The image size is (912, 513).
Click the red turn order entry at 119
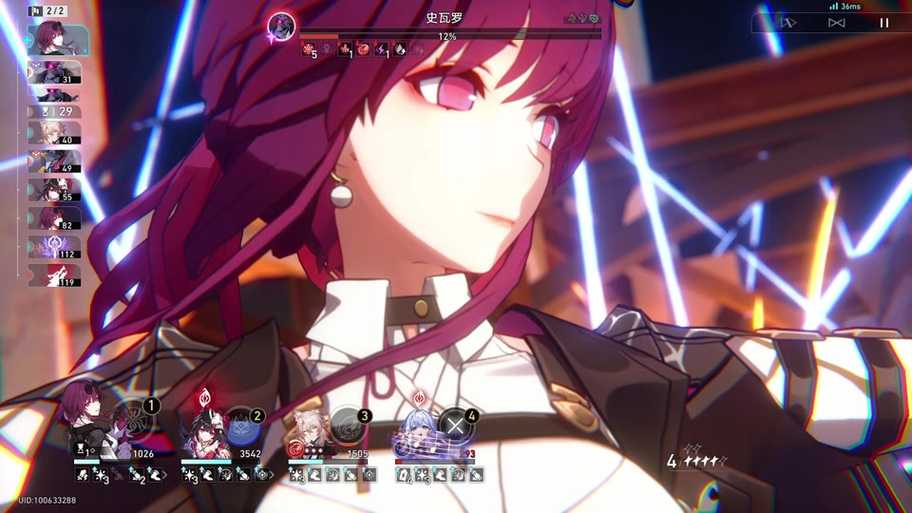pos(55,275)
